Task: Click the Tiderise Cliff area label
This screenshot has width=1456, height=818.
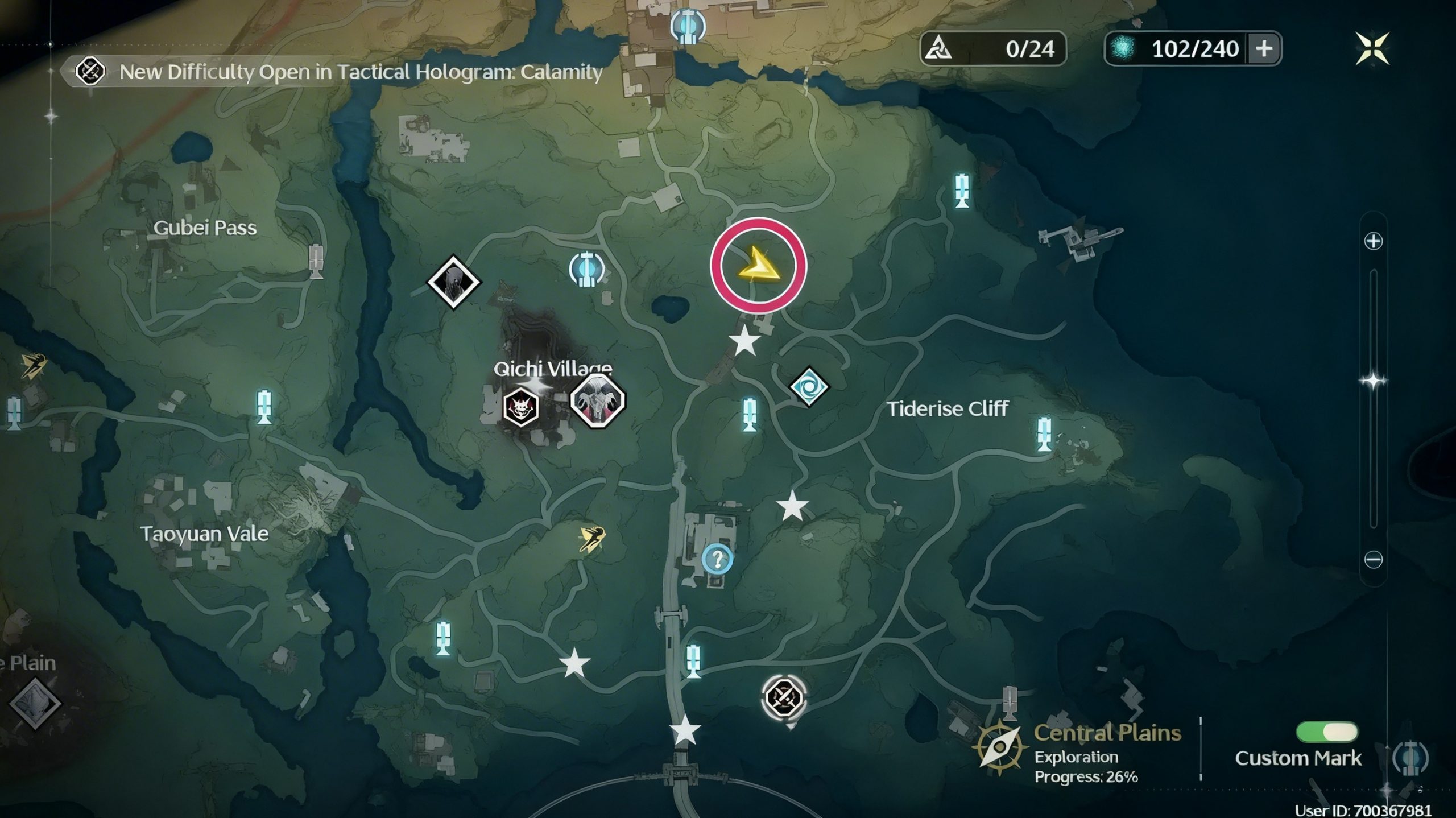Action: (x=948, y=408)
